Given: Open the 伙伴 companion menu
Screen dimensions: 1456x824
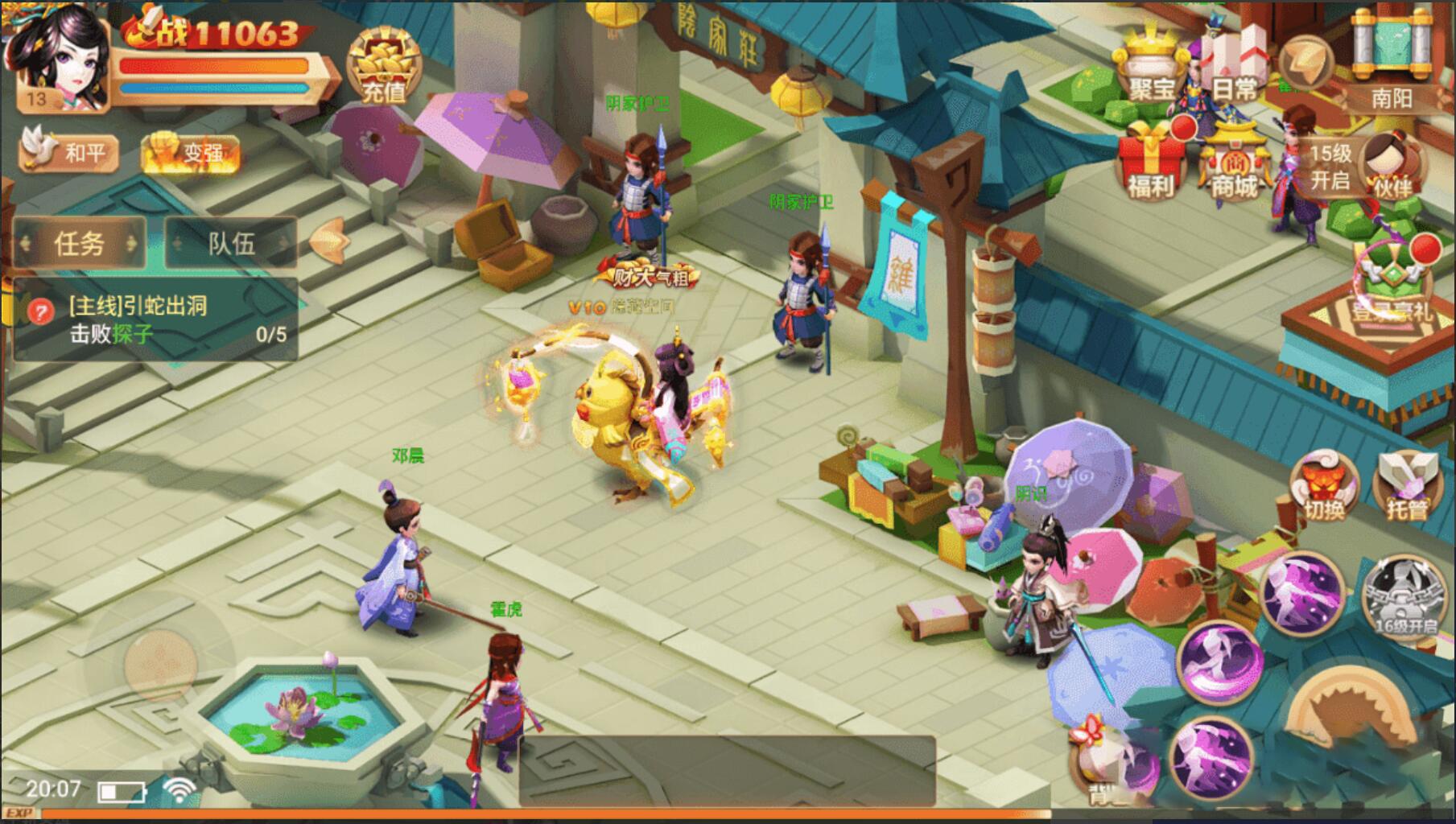Looking at the screenshot, I should (1392, 163).
